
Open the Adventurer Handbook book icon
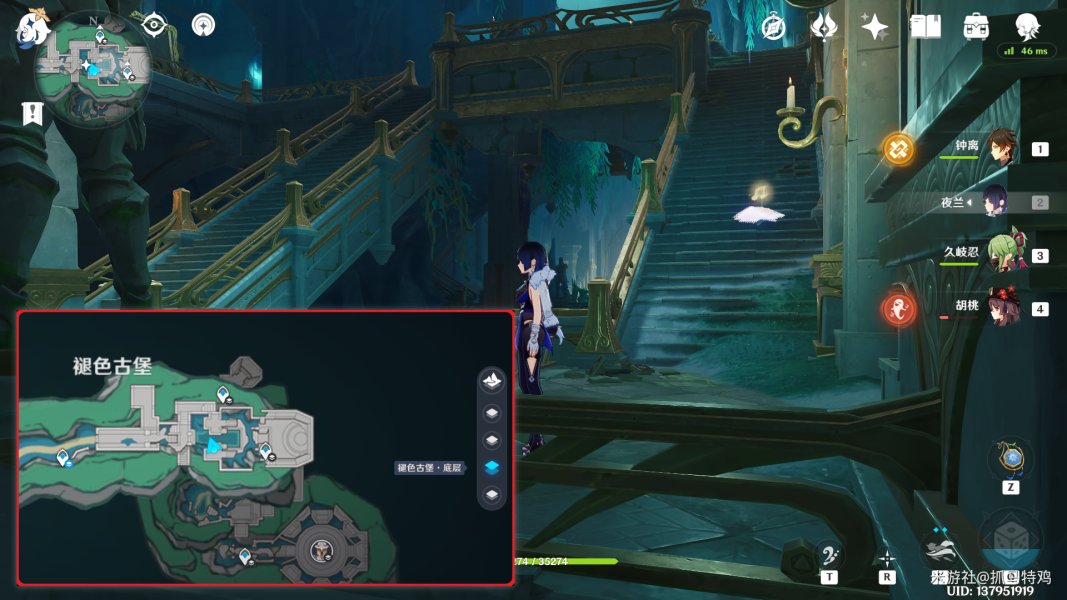point(925,27)
